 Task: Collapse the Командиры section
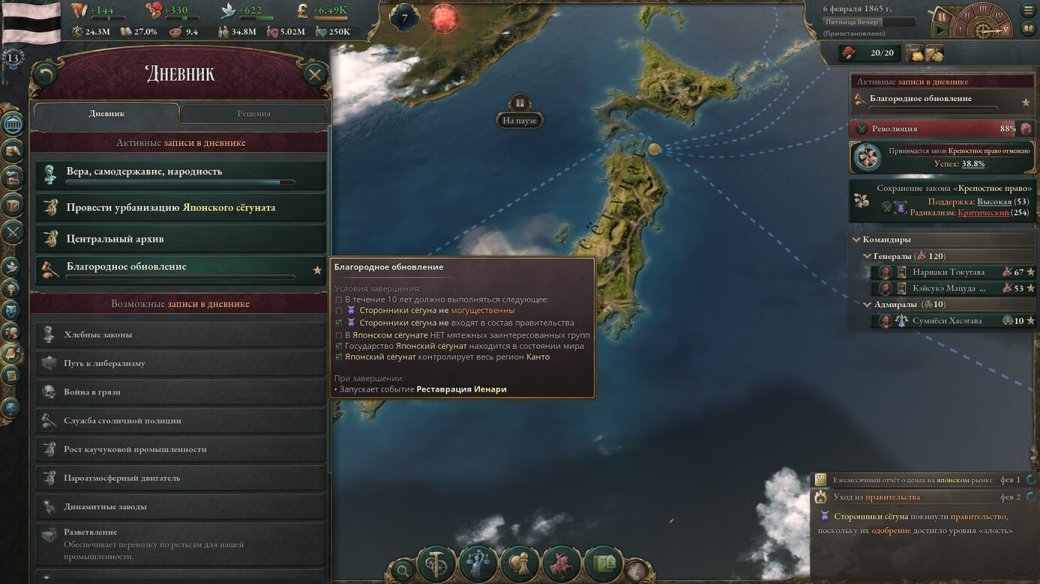(x=856, y=240)
